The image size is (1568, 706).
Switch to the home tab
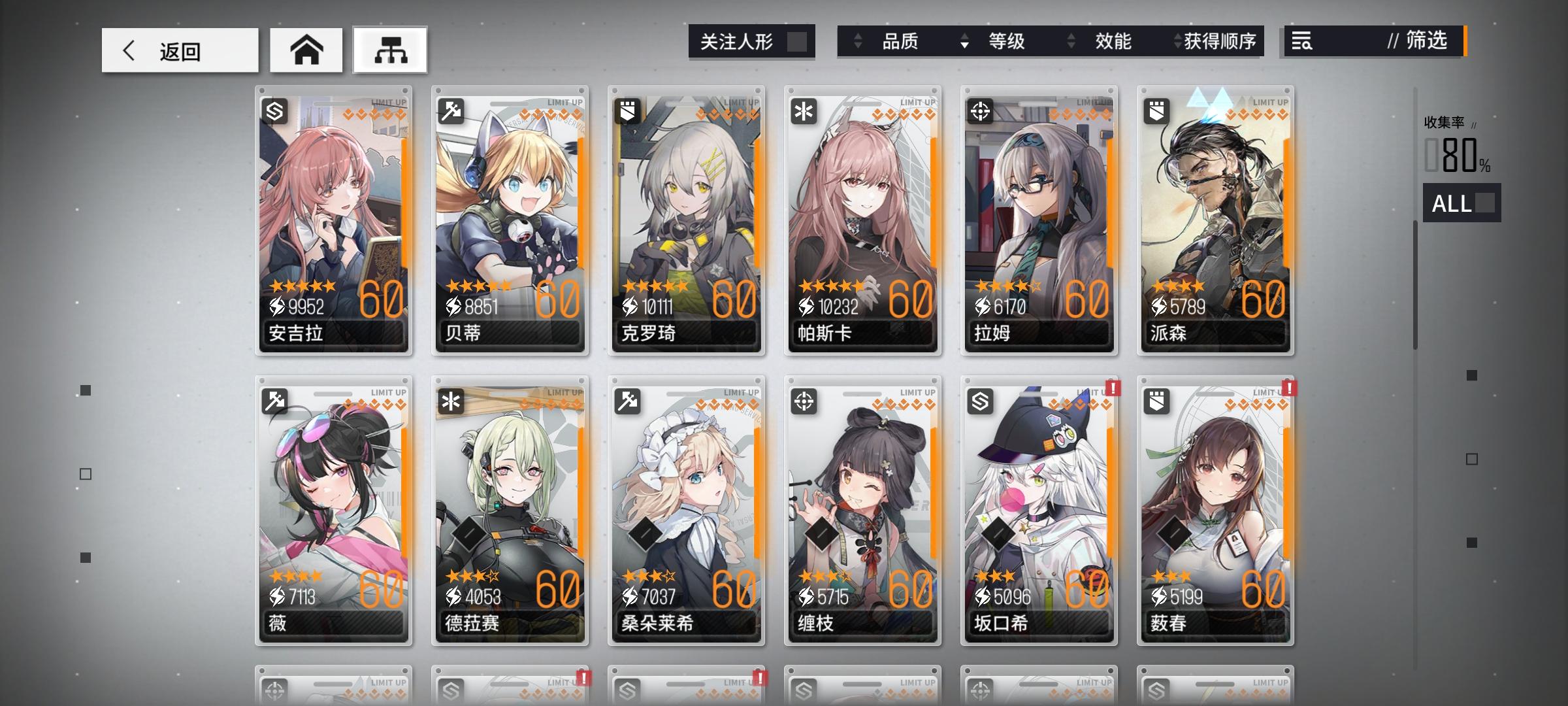point(306,49)
